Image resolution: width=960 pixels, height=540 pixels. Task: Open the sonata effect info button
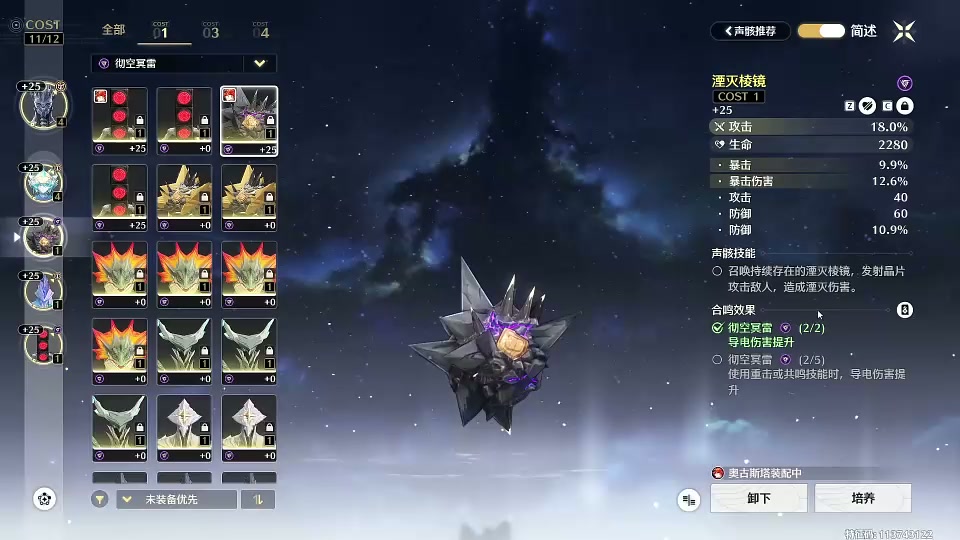click(x=905, y=310)
